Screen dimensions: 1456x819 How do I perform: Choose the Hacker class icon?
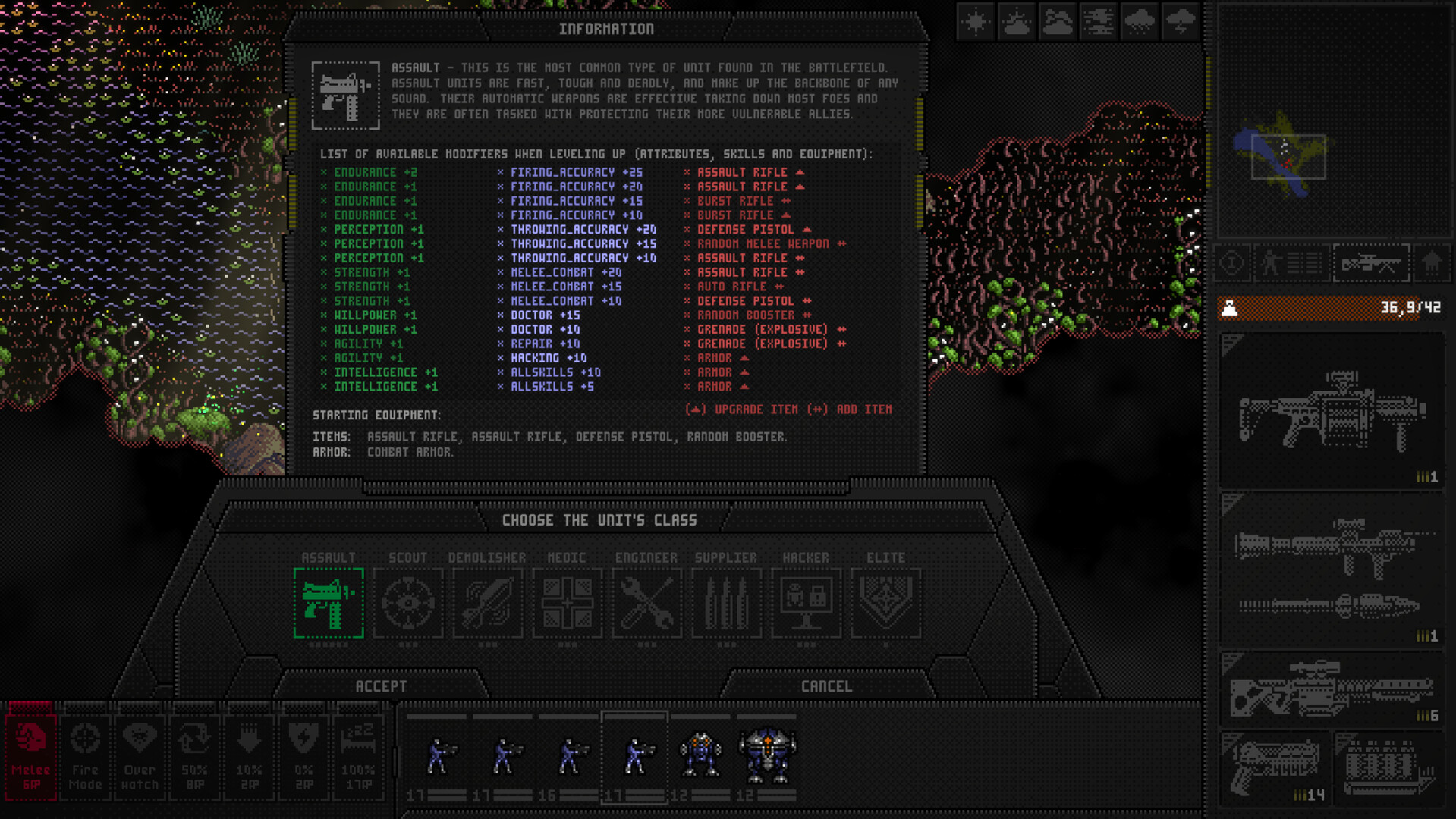coord(807,603)
